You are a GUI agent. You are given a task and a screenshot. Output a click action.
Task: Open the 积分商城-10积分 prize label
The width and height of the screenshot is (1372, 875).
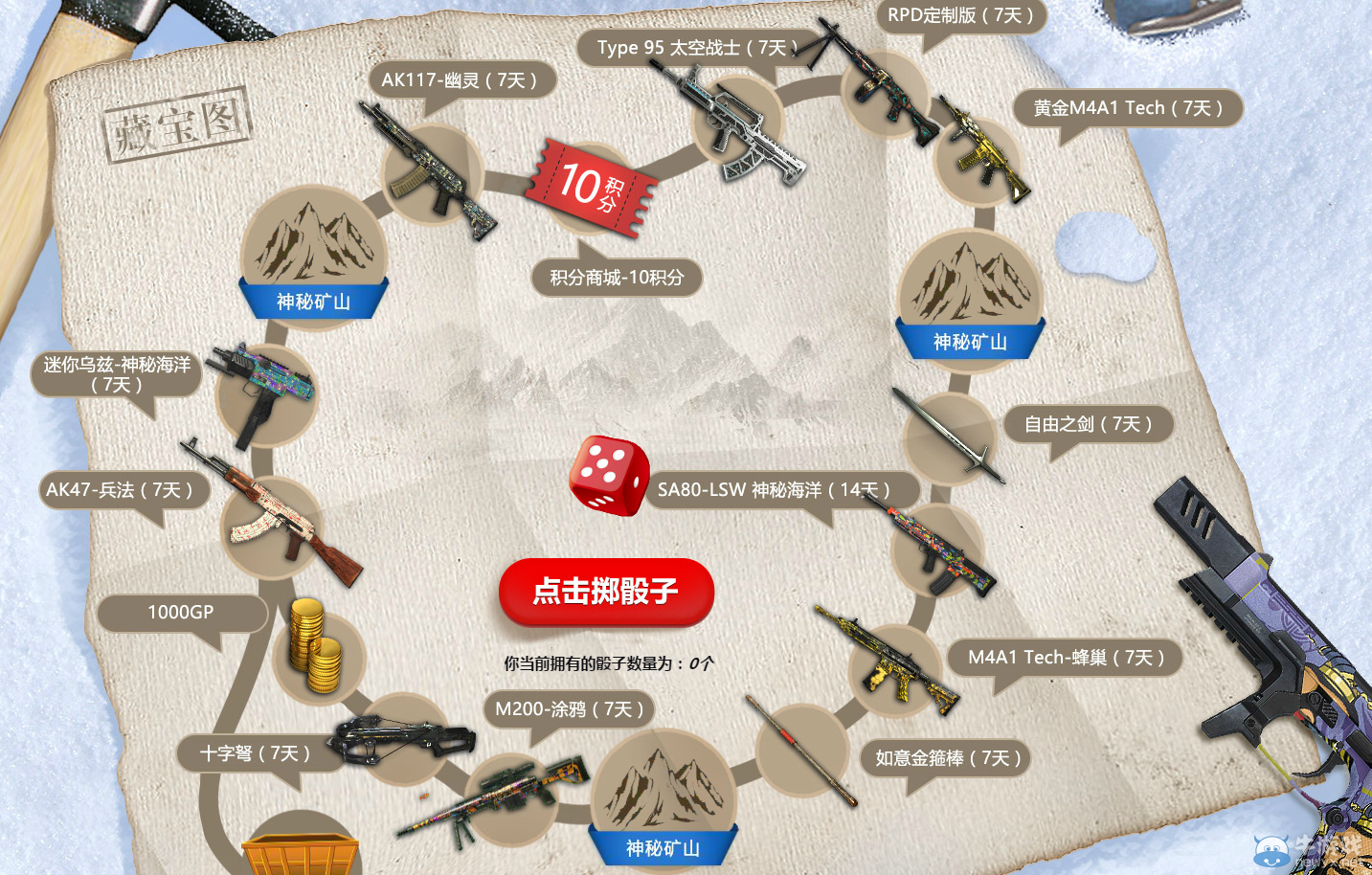tap(618, 277)
